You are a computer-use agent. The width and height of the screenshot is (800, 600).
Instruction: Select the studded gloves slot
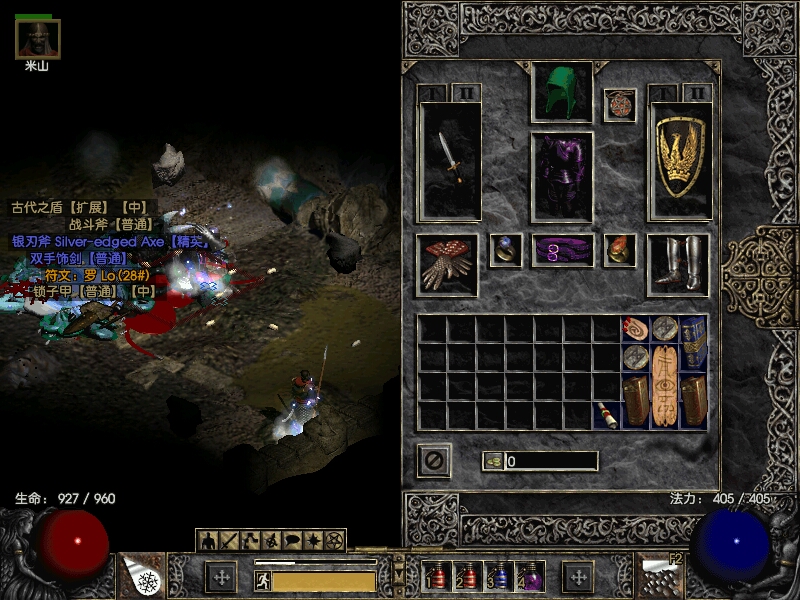[446, 265]
